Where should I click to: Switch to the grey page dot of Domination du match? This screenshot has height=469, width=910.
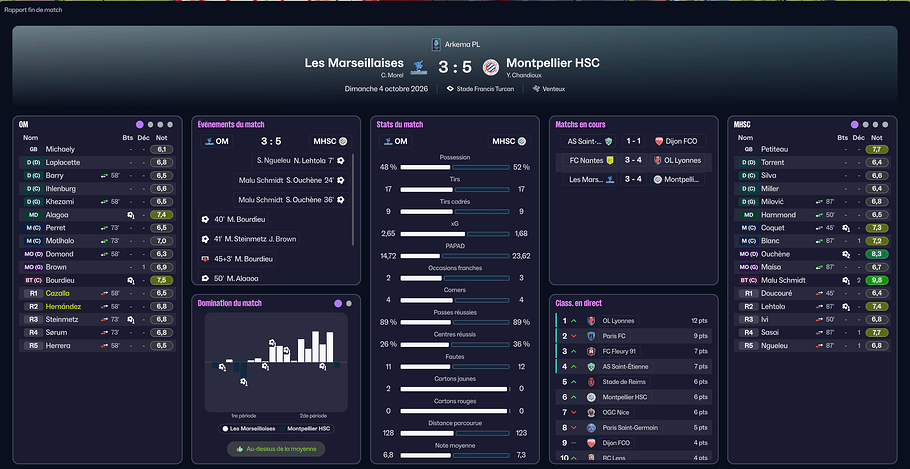tap(350, 303)
